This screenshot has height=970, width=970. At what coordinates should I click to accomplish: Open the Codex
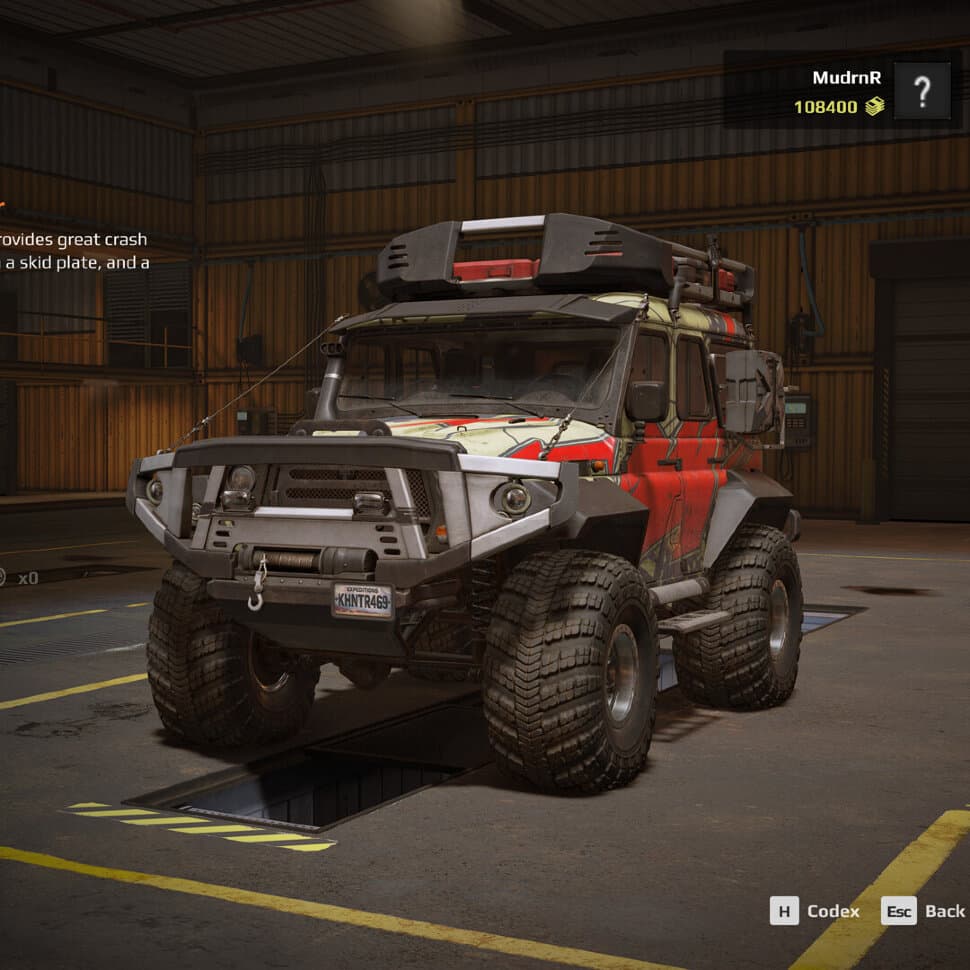(815, 910)
